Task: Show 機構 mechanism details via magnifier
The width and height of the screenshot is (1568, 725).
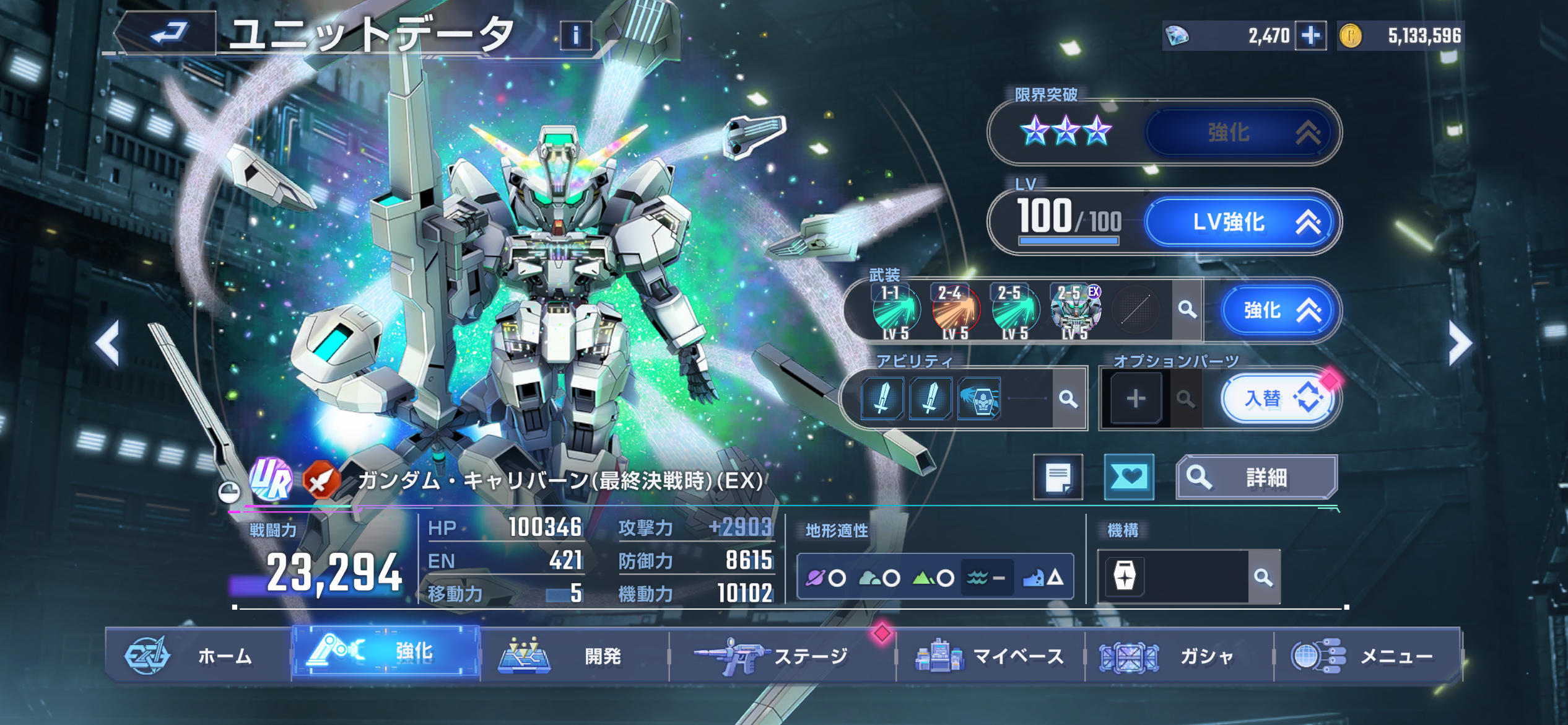Action: (1263, 578)
